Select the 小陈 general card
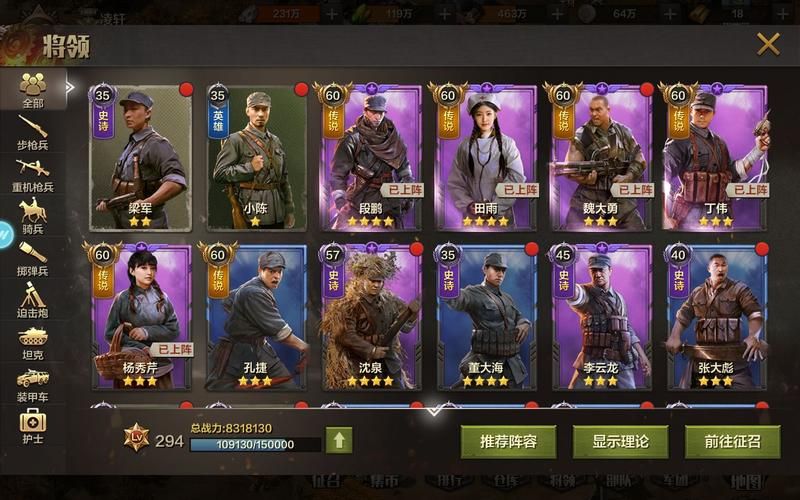The image size is (800, 500). (x=255, y=158)
